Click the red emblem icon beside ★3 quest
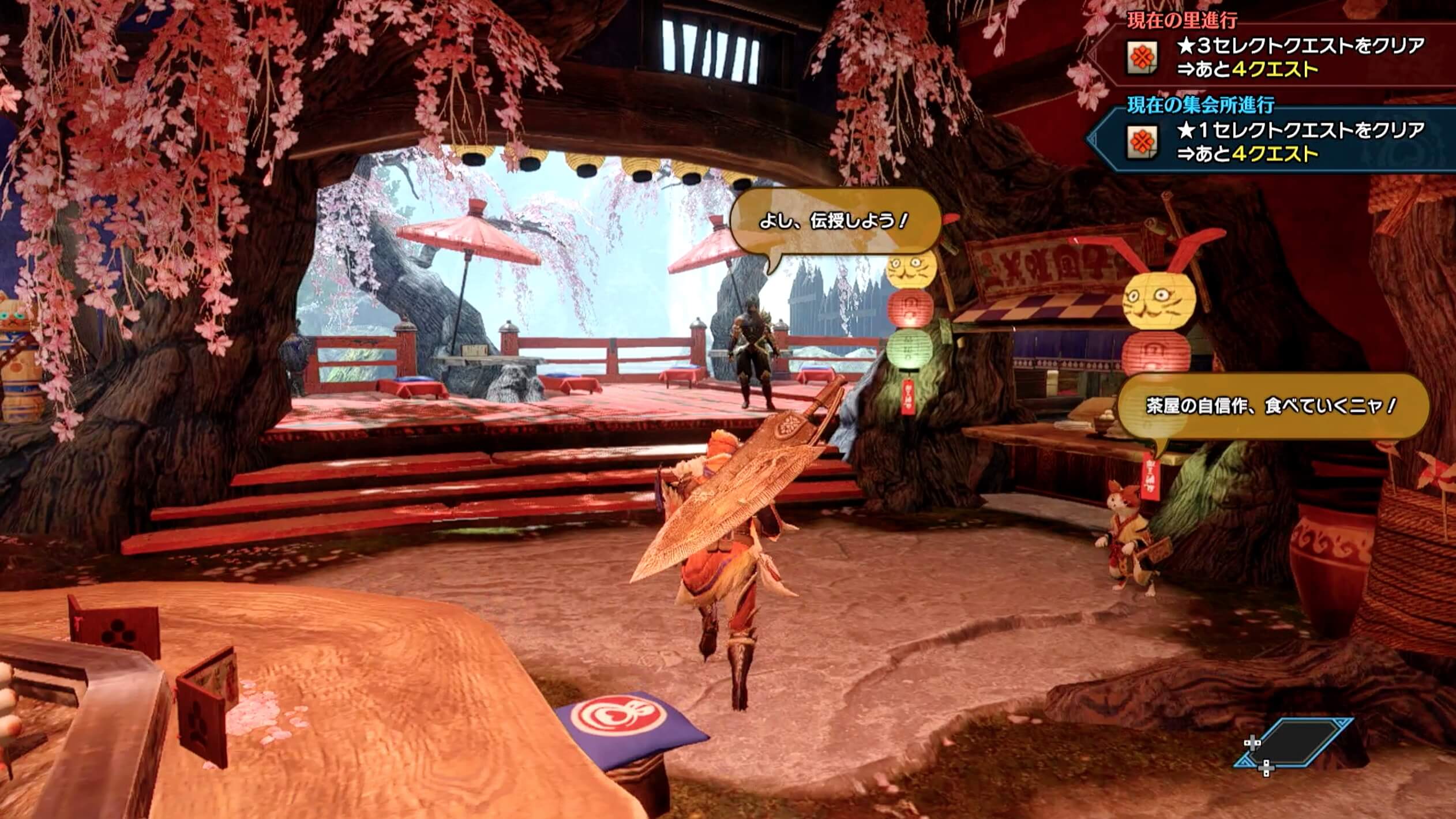This screenshot has width=1456, height=819. point(1142,57)
